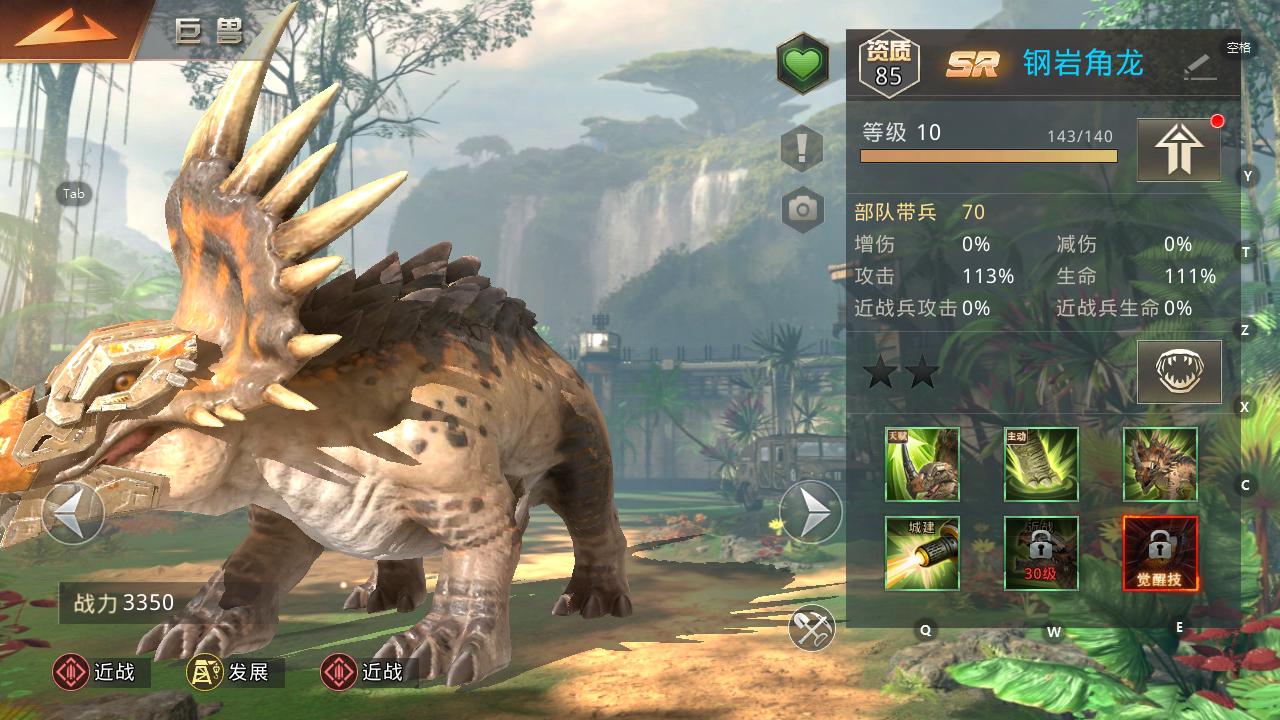This screenshot has width=1280, height=720.
Task: Open the beast jaws button
Action: click(1179, 371)
